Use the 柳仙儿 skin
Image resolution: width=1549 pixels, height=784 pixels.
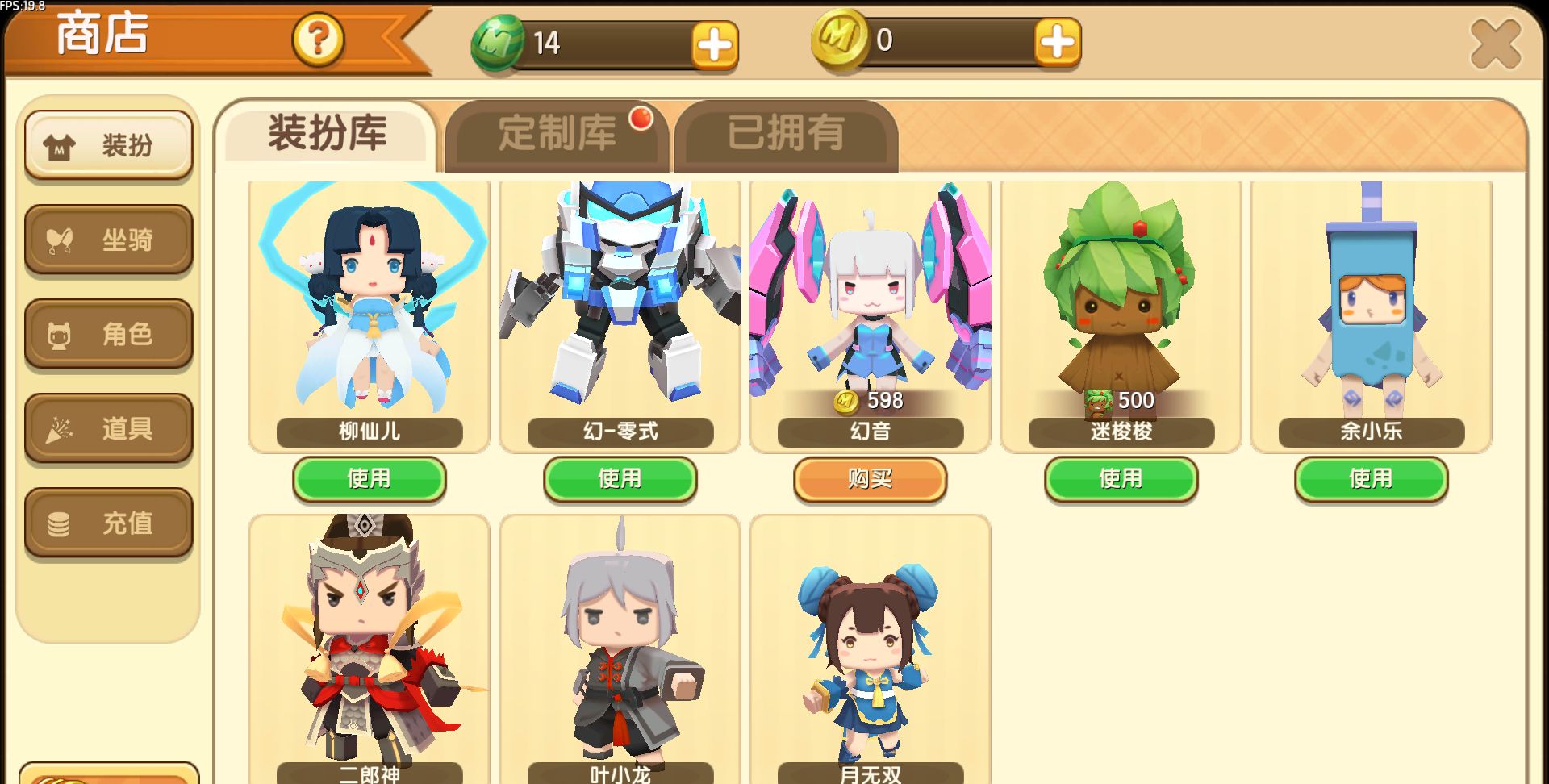368,479
